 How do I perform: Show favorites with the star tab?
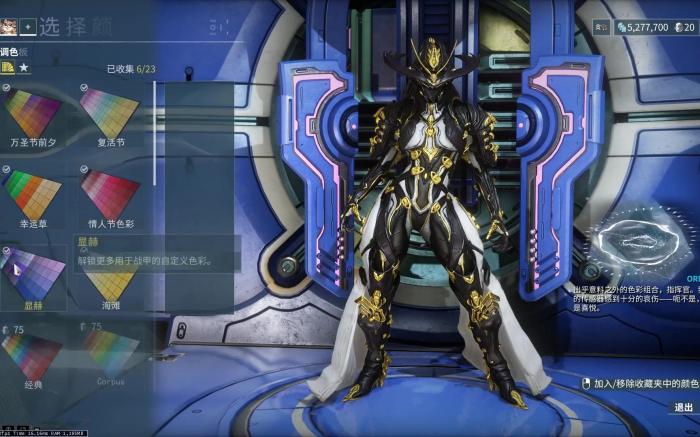(24, 67)
